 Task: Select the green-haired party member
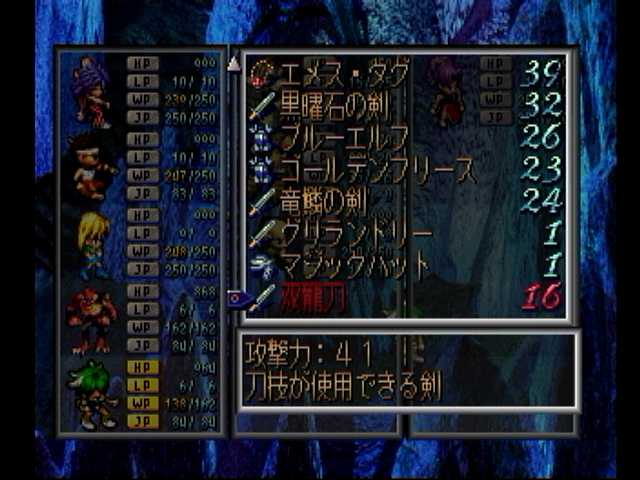(x=92, y=395)
